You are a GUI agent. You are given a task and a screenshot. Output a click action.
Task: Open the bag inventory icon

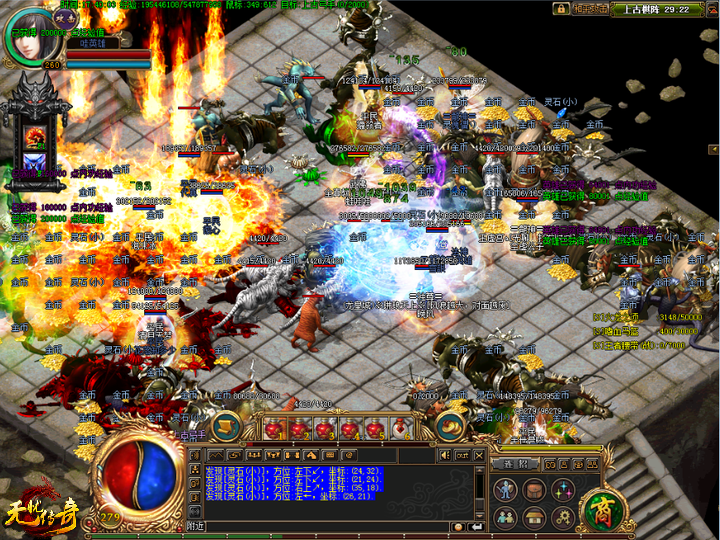tap(534, 490)
